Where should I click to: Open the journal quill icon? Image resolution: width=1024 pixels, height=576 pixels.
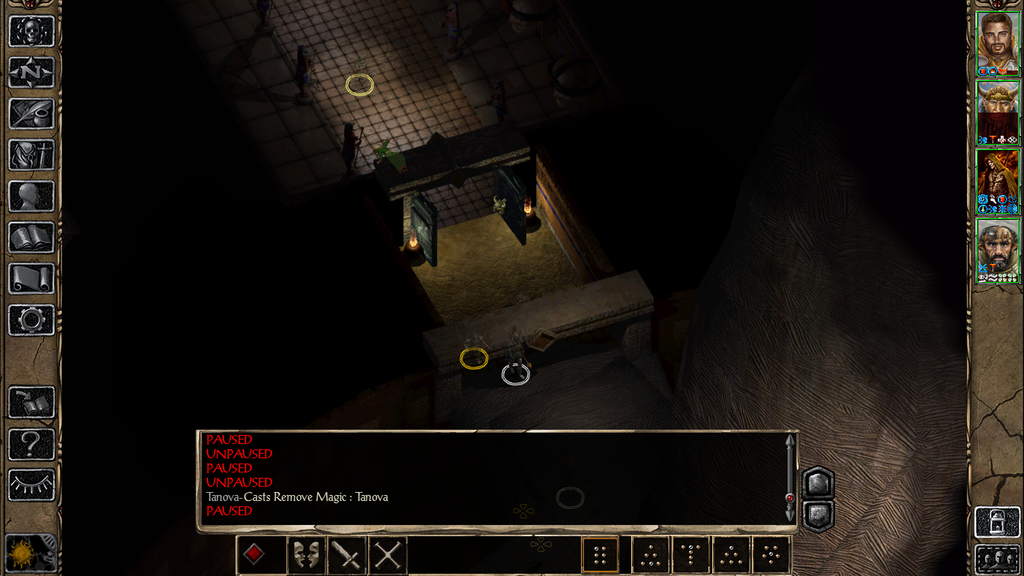31,113
